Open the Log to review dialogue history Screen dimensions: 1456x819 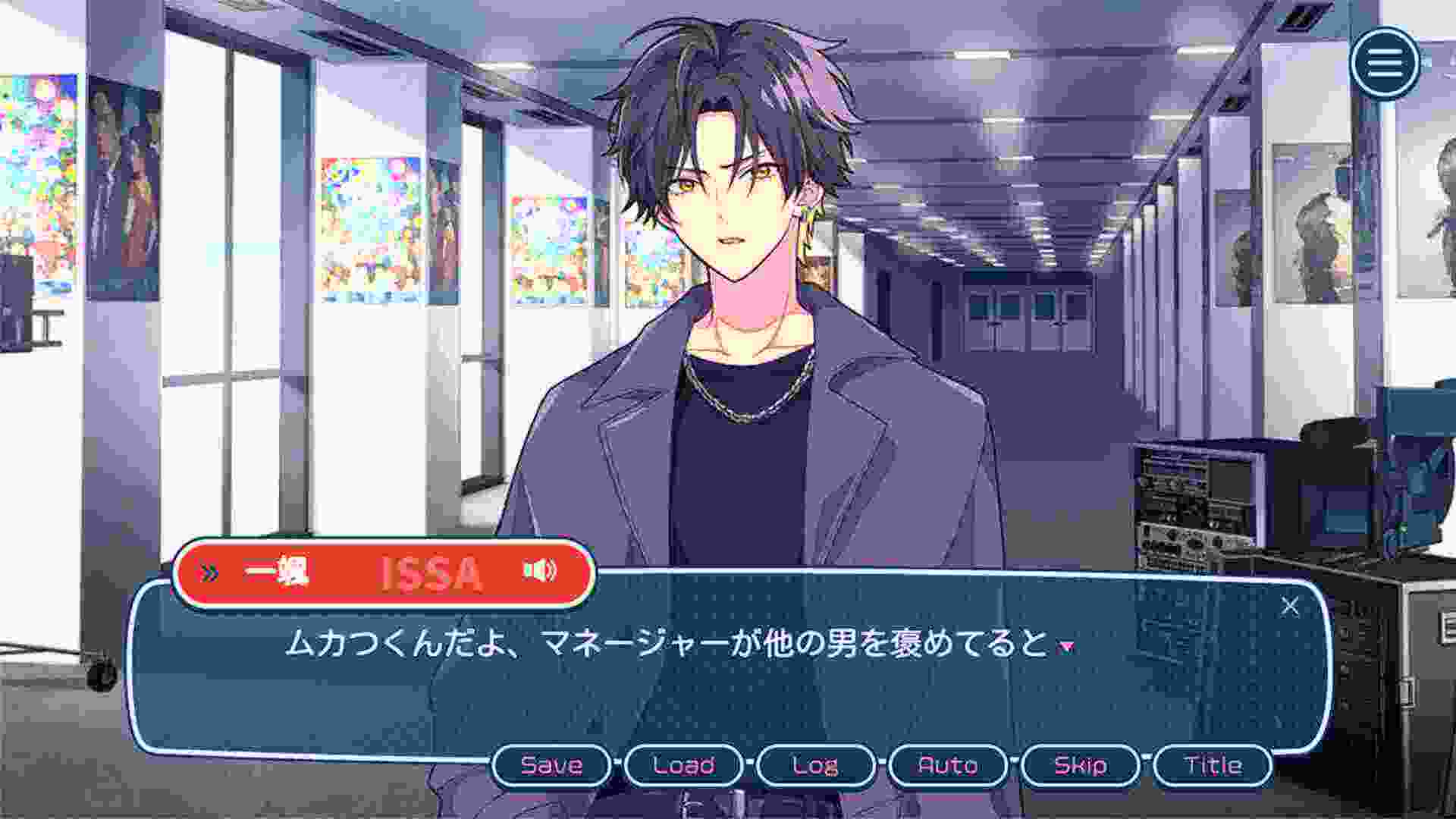tap(817, 766)
